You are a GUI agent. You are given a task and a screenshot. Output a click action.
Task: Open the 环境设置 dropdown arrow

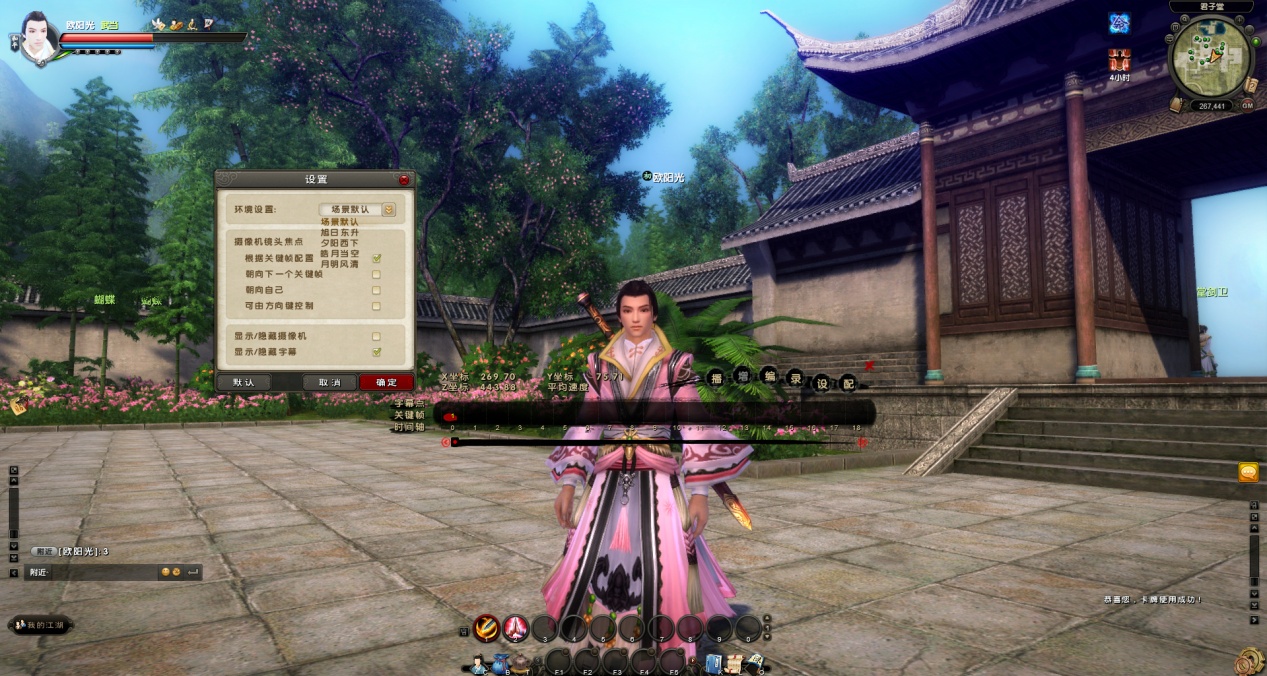[389, 210]
